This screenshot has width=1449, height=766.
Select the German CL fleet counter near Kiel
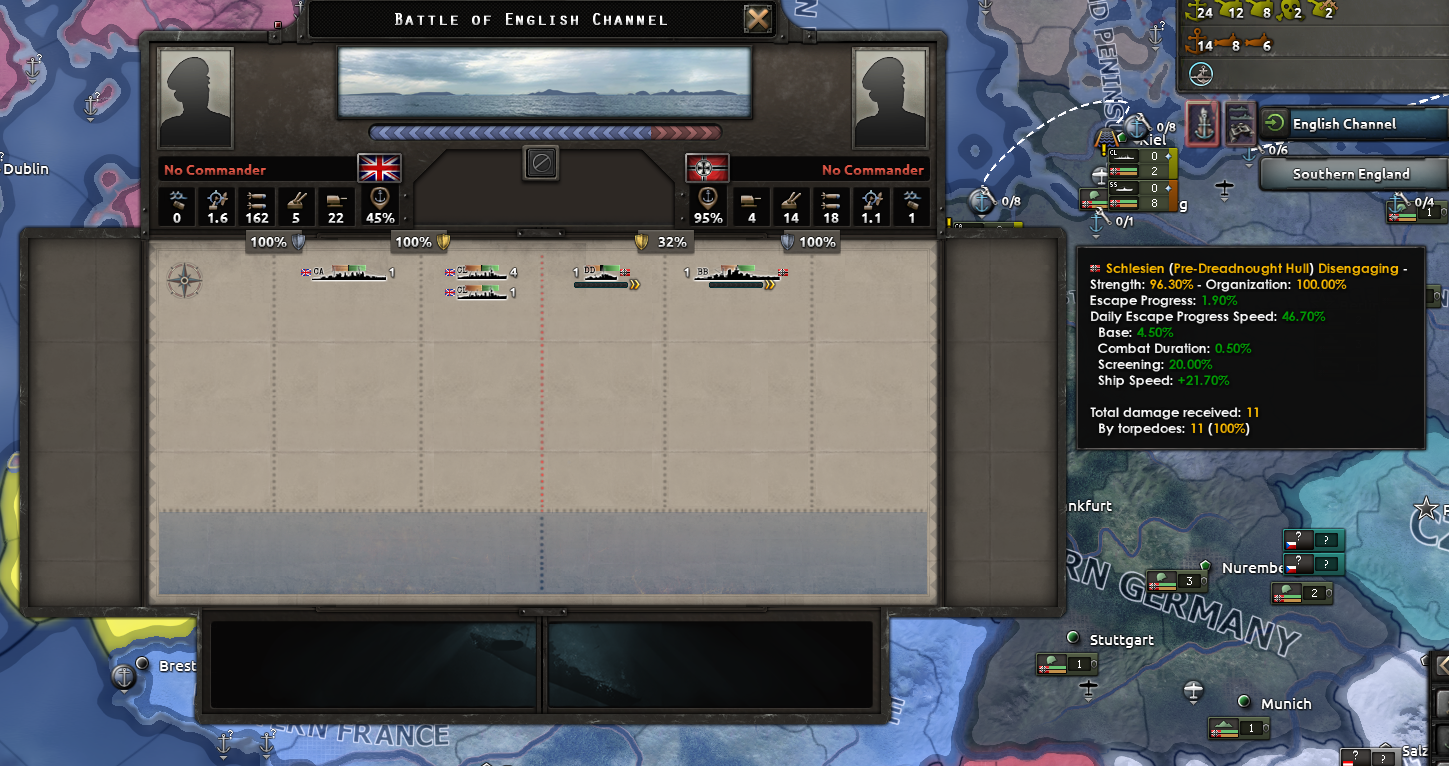coord(1136,156)
